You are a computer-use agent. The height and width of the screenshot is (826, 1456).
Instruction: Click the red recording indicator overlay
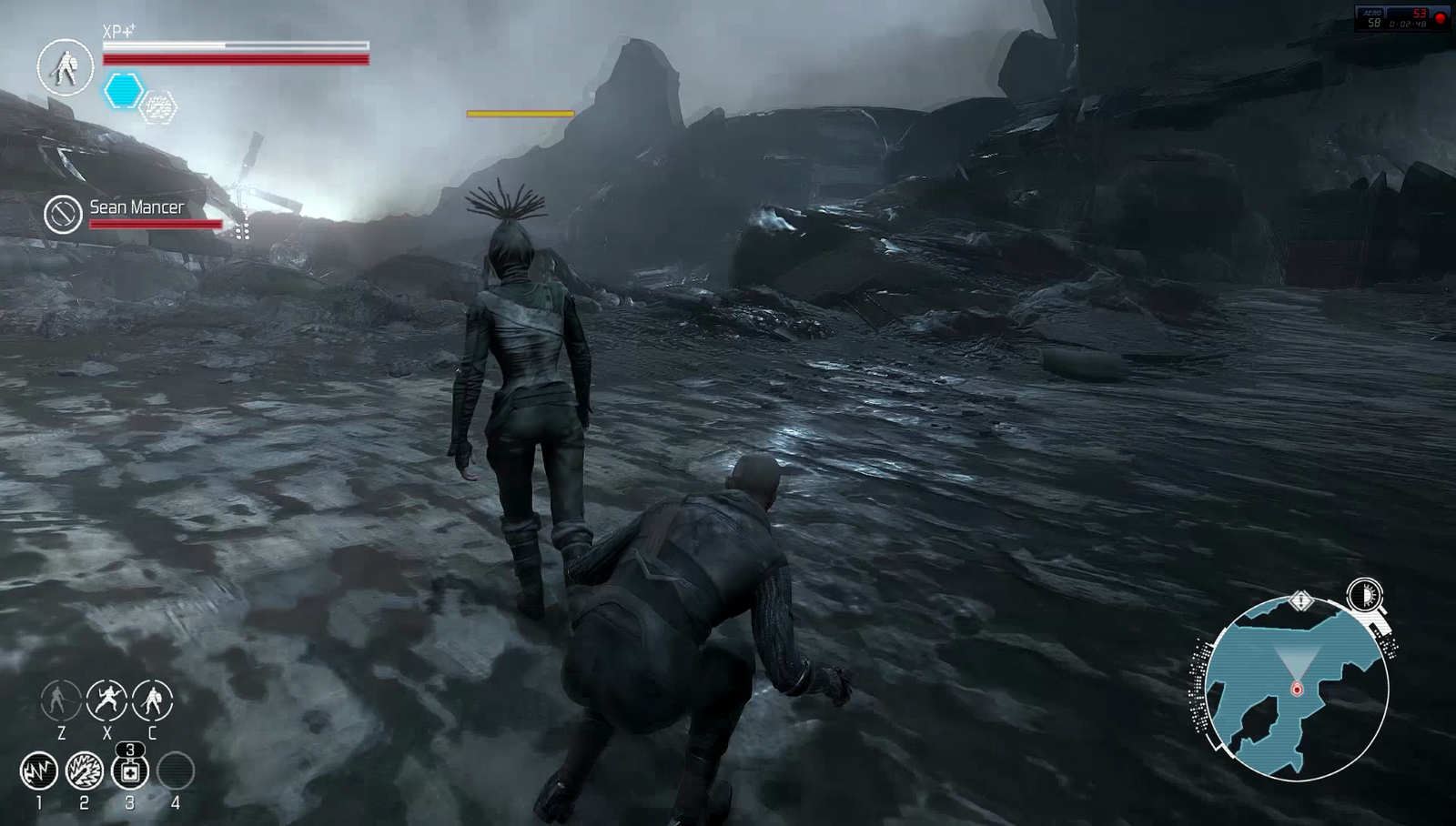tap(1440, 18)
